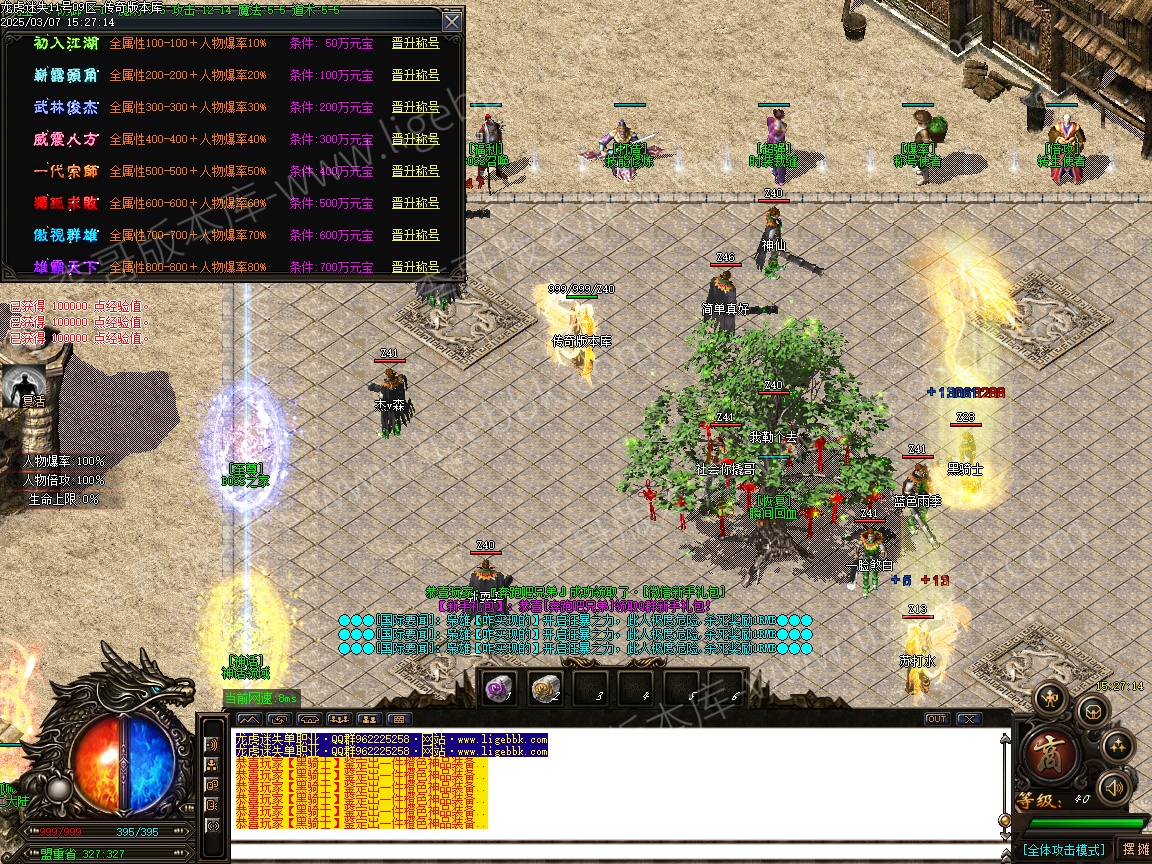Screen dimensions: 1152x864
Task: Promote to the 独孤求败 title
Action: 415,204
